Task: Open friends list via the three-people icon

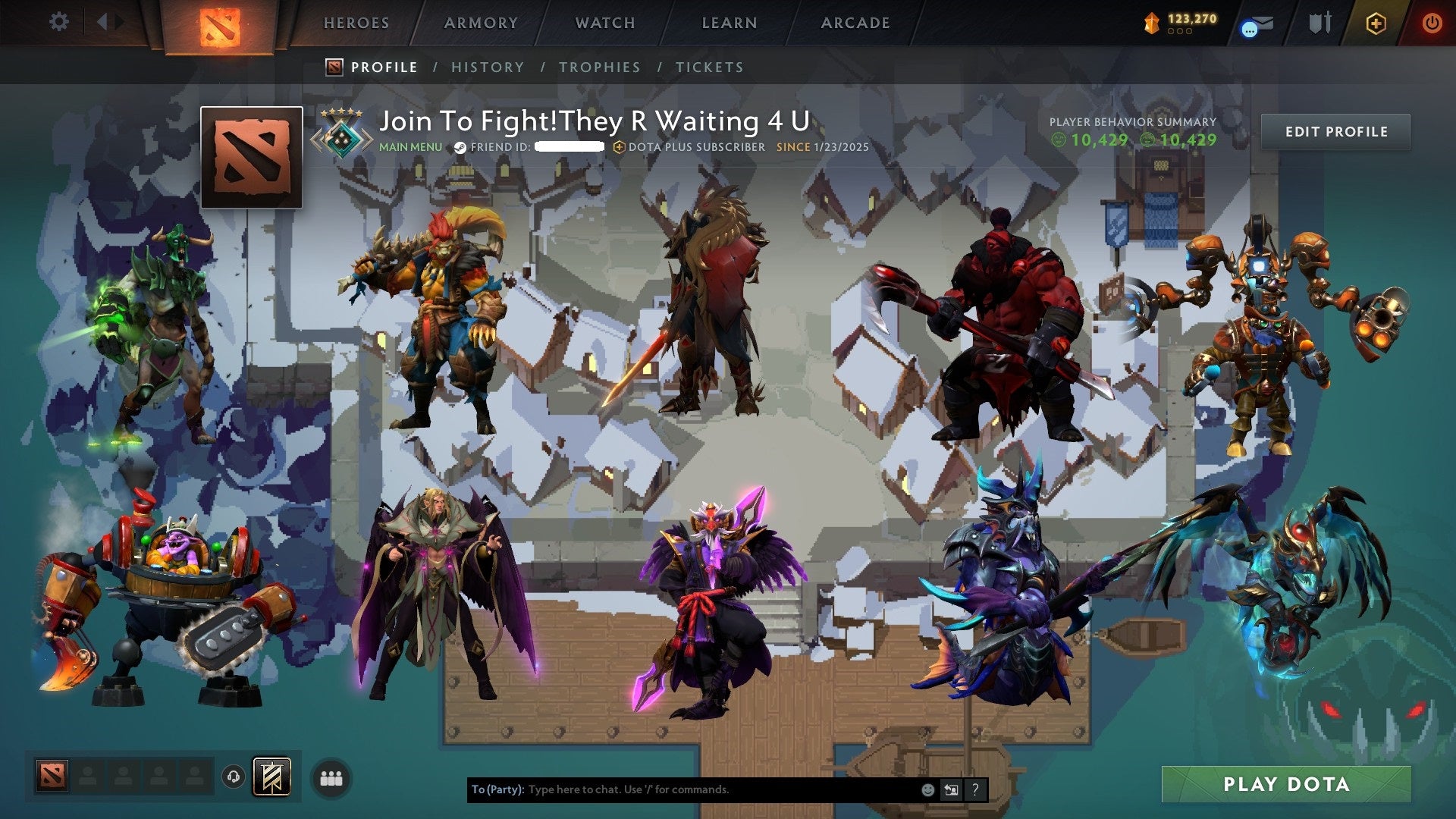Action: [330, 775]
